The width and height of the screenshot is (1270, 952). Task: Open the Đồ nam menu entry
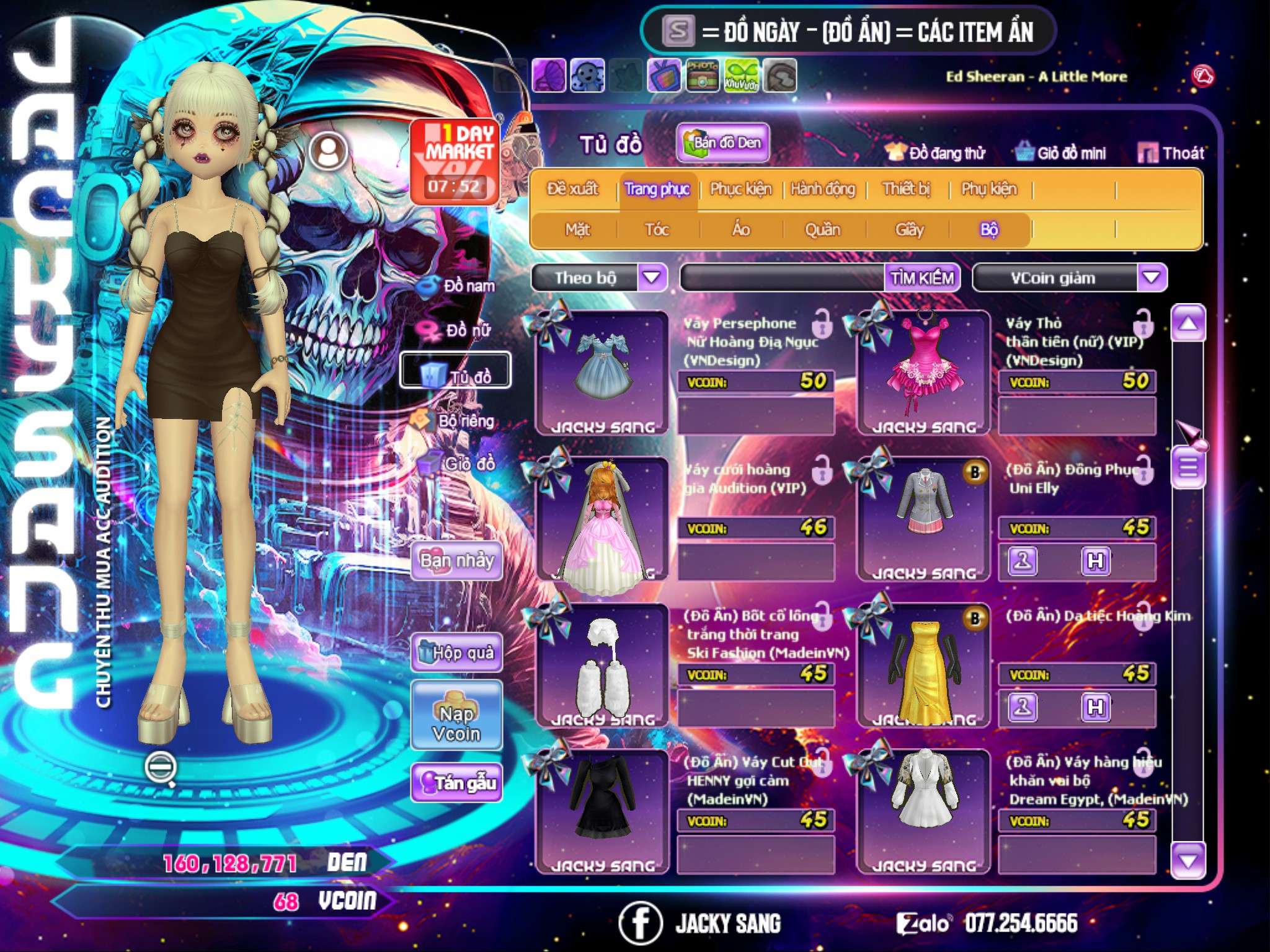pos(458,286)
